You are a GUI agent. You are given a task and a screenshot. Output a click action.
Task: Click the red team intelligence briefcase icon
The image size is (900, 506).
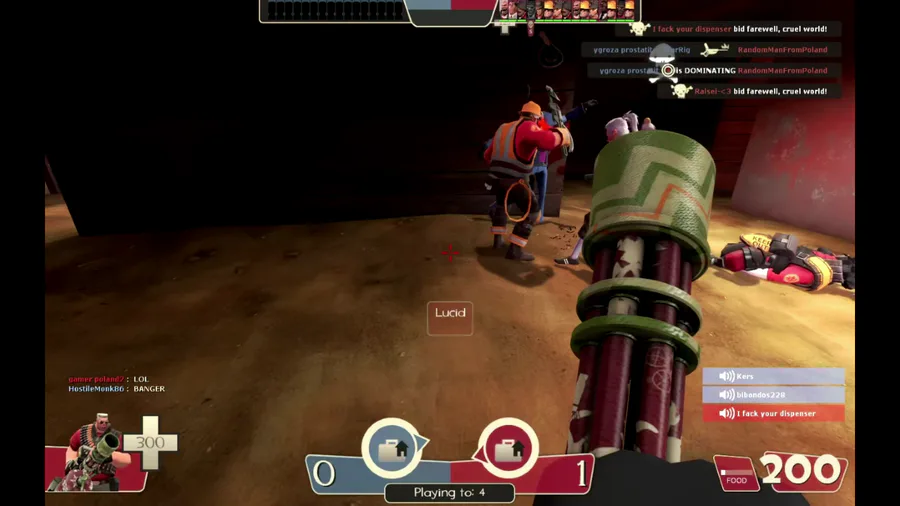[509, 448]
